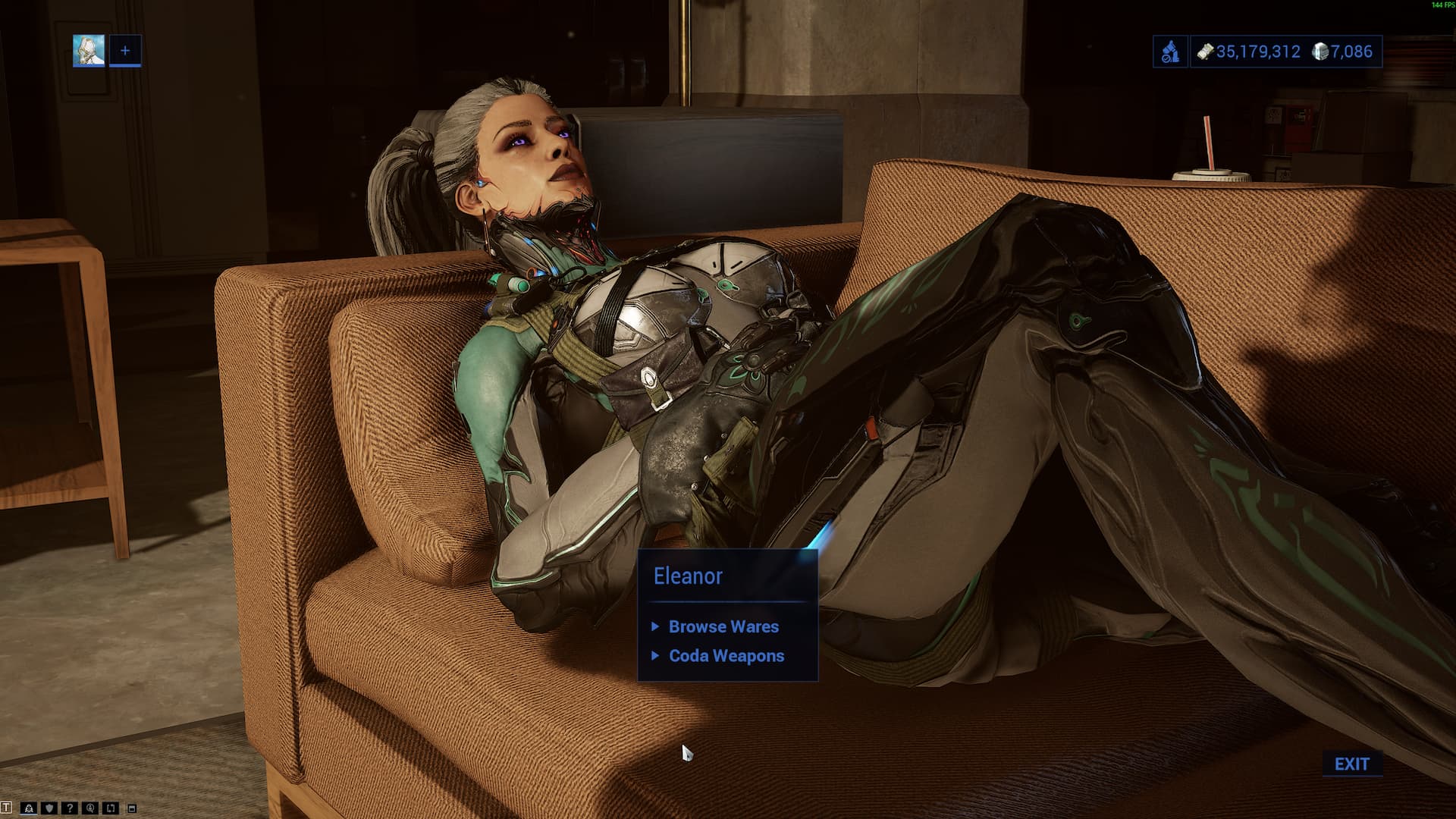1456x819 pixels.
Task: Add a squad member with the plus button
Action: [x=125, y=51]
